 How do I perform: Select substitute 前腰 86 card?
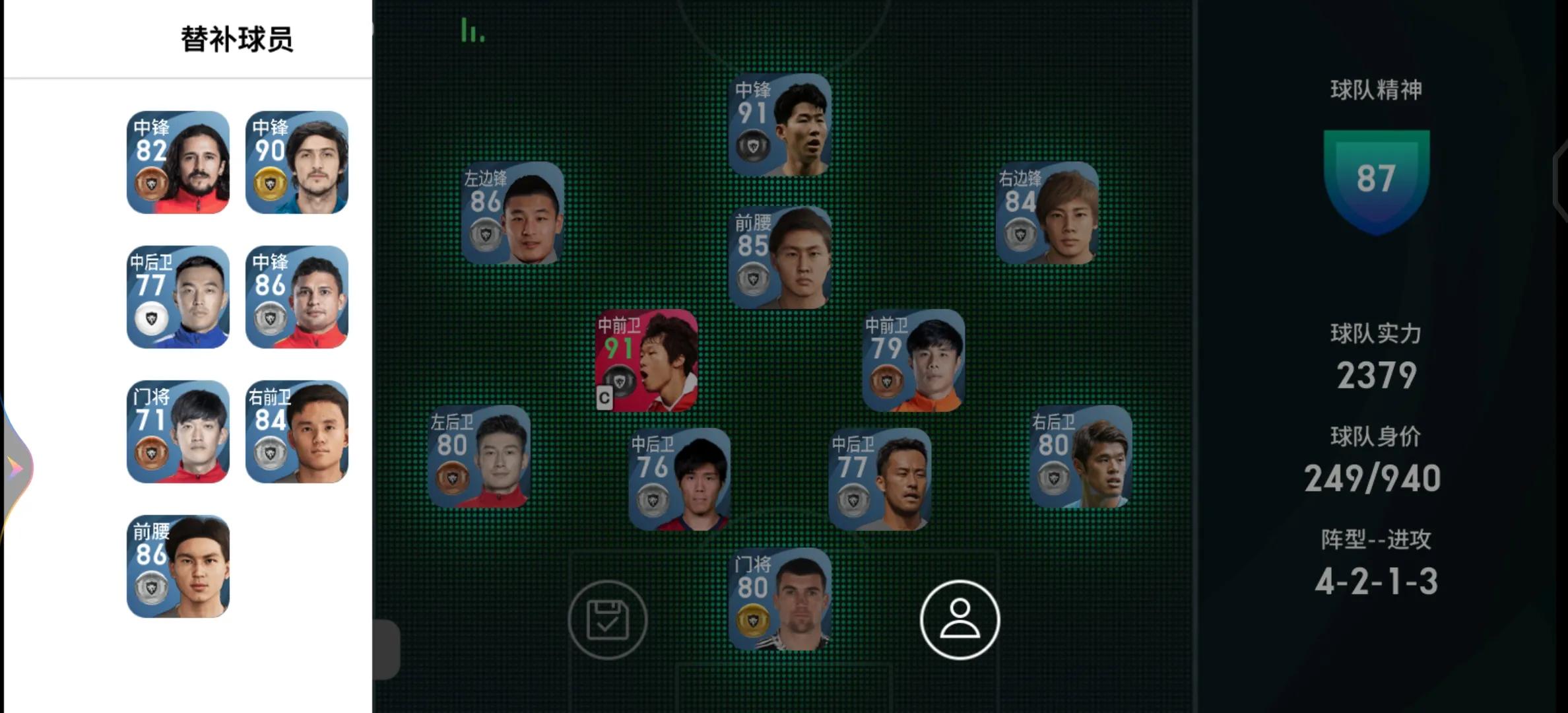click(178, 566)
